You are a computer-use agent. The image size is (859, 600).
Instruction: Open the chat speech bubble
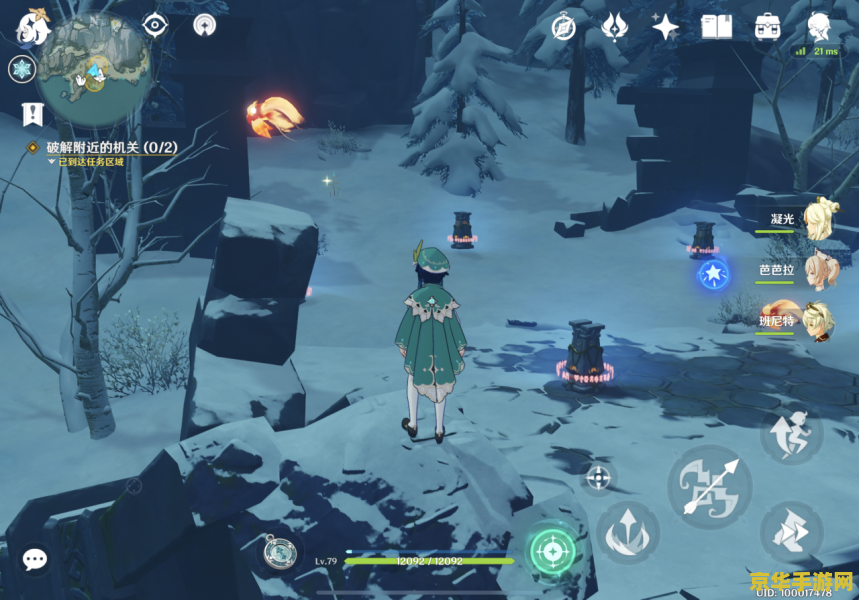point(36,559)
